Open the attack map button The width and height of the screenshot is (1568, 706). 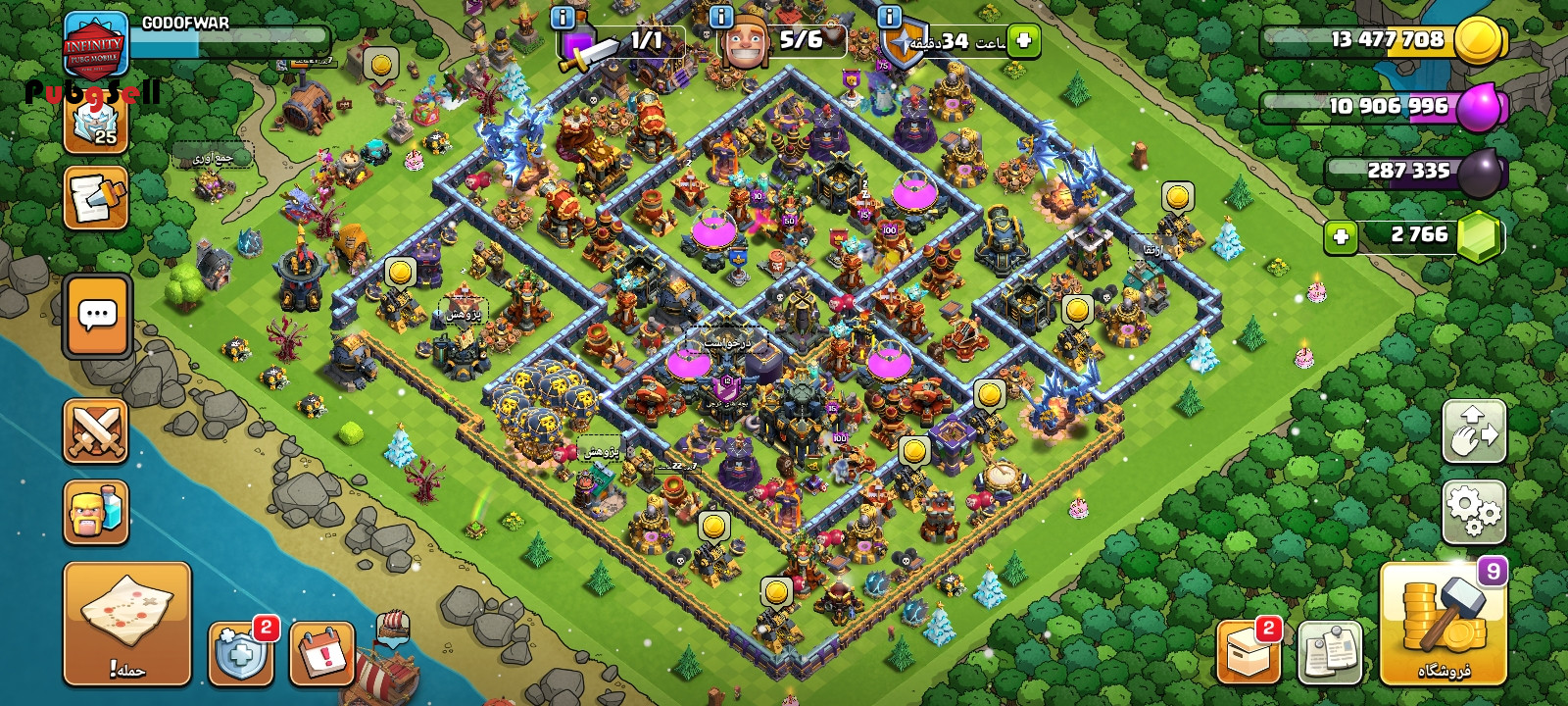tap(126, 623)
